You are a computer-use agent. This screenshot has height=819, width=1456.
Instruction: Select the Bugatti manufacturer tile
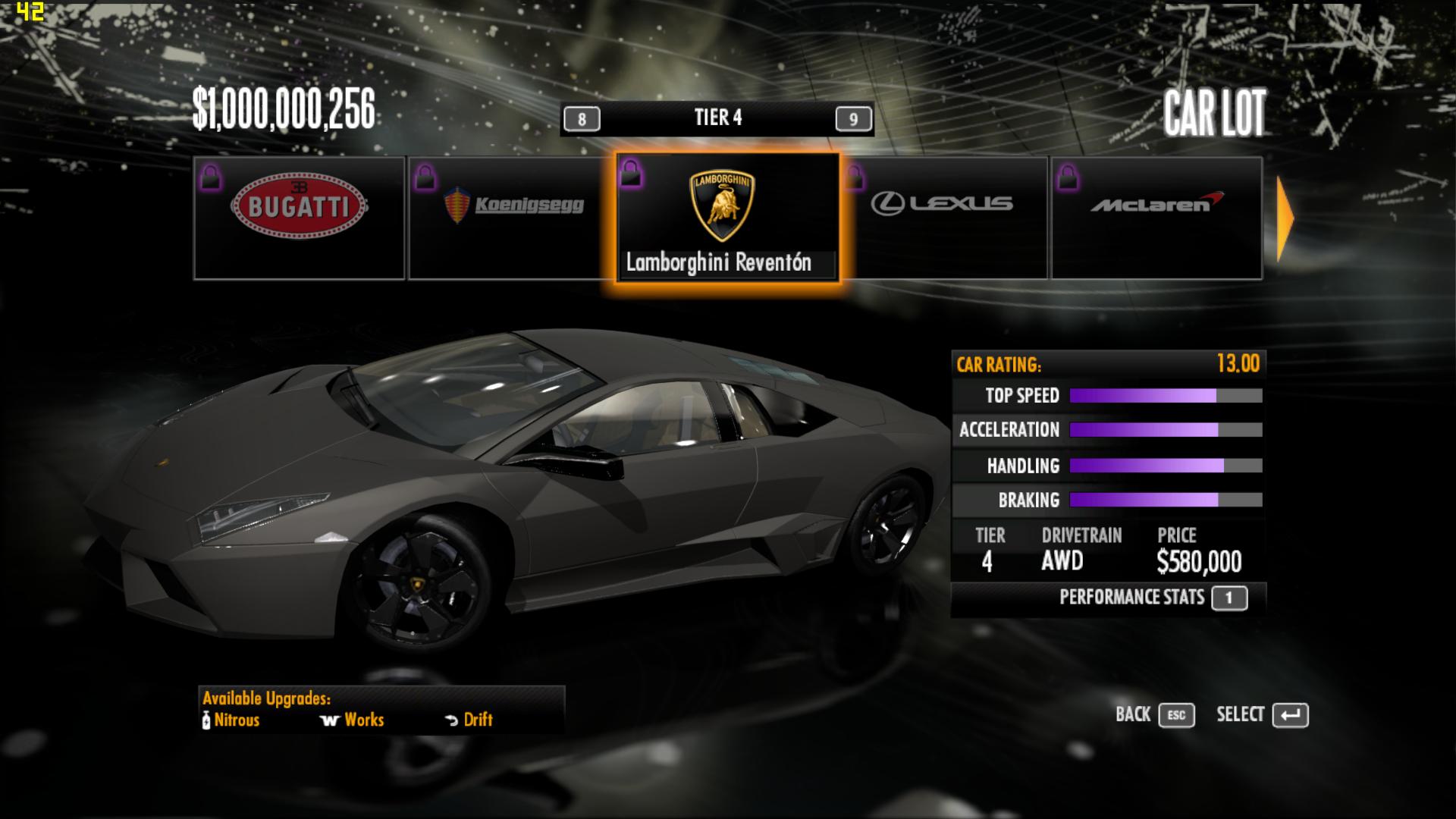point(300,218)
